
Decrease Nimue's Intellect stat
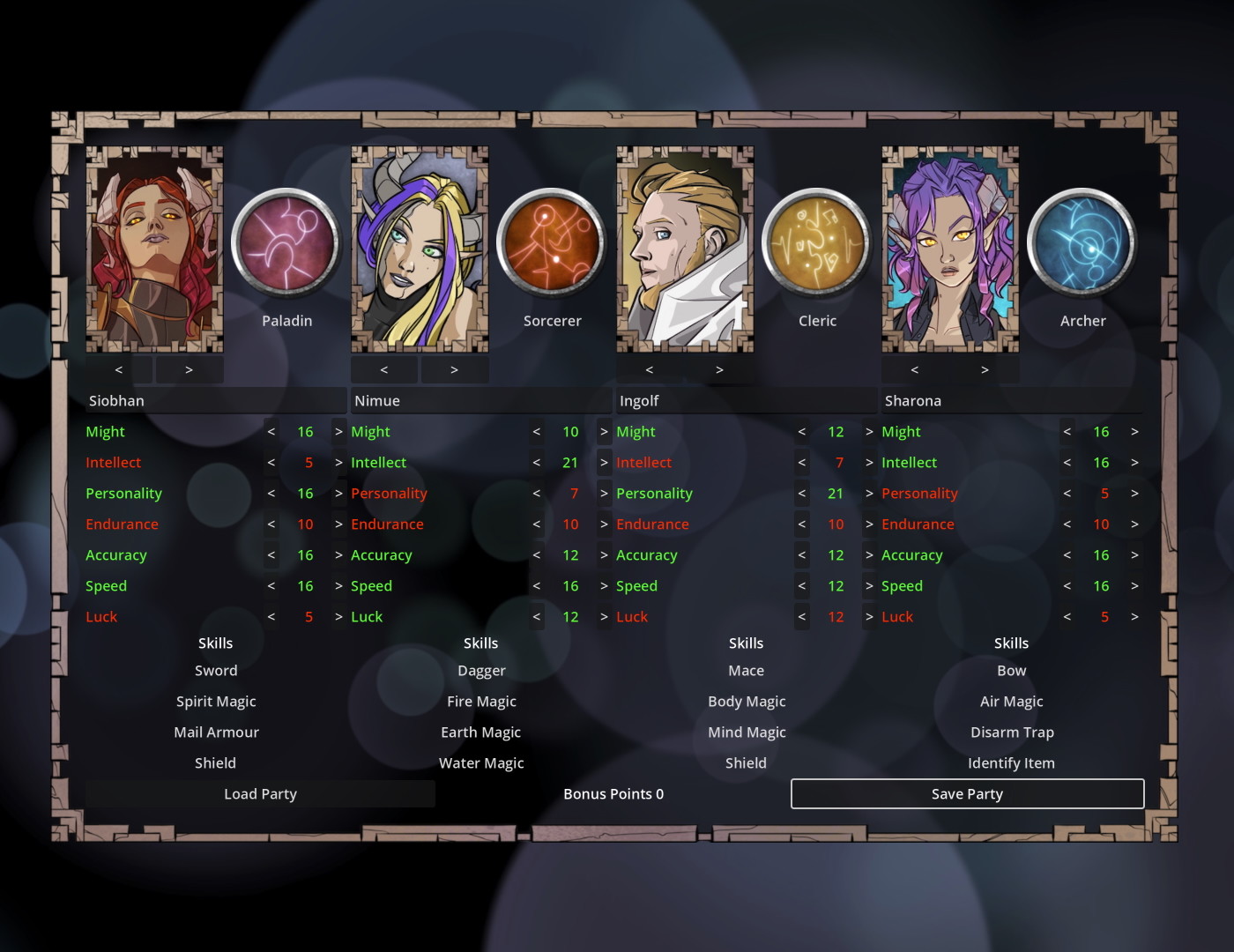tap(537, 462)
